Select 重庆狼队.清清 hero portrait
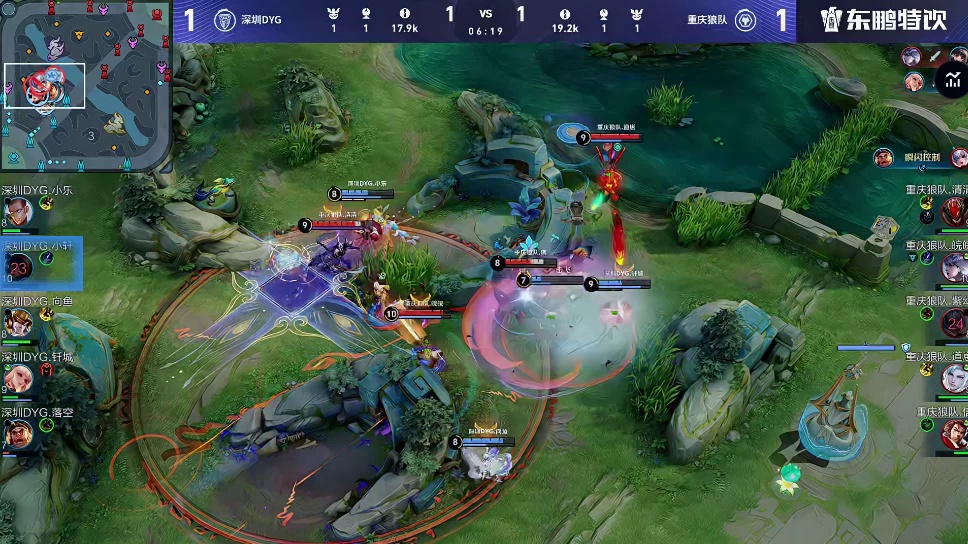Image resolution: width=968 pixels, height=544 pixels. (x=953, y=211)
